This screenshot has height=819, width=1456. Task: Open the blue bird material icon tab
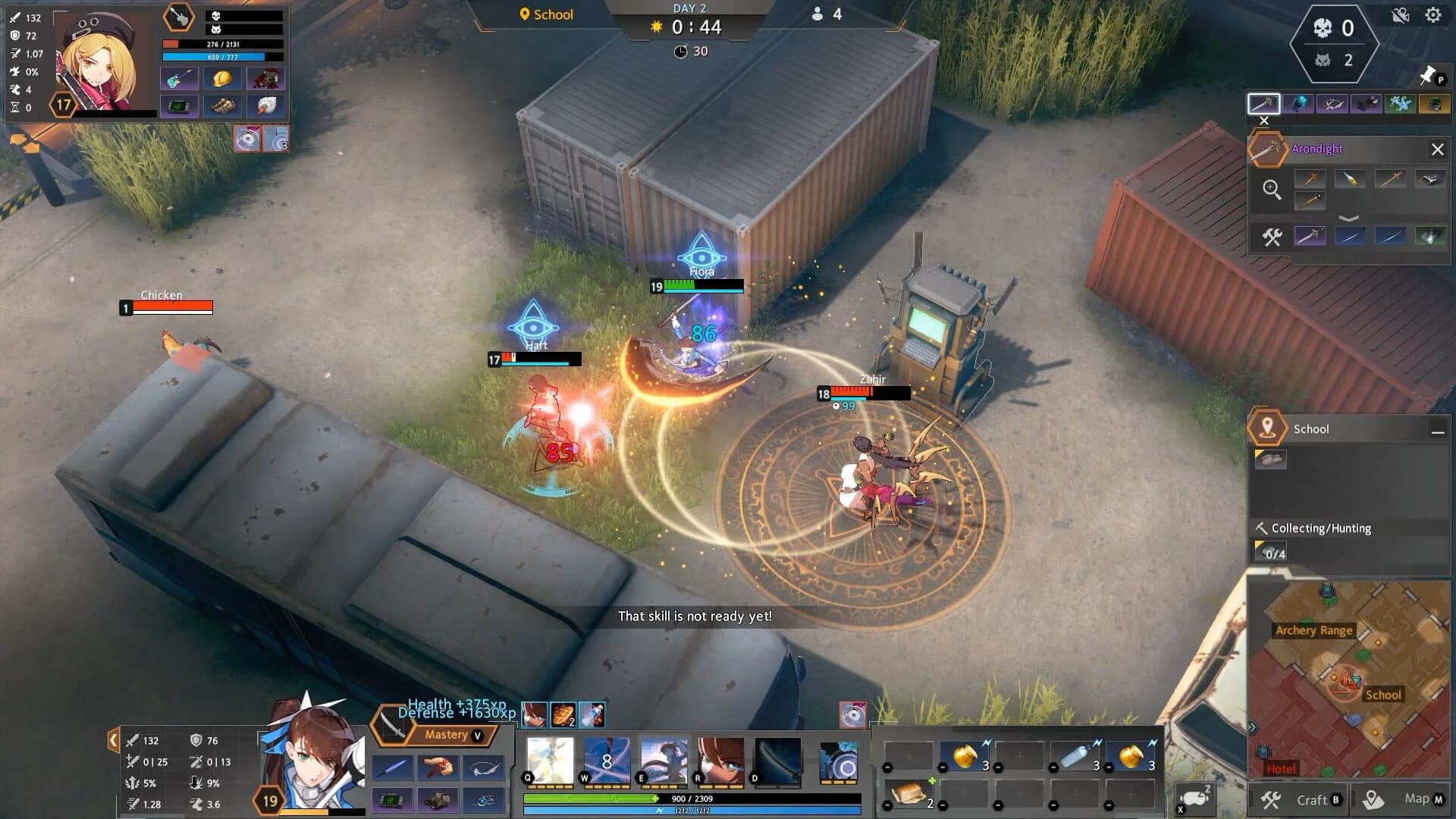[1298, 102]
